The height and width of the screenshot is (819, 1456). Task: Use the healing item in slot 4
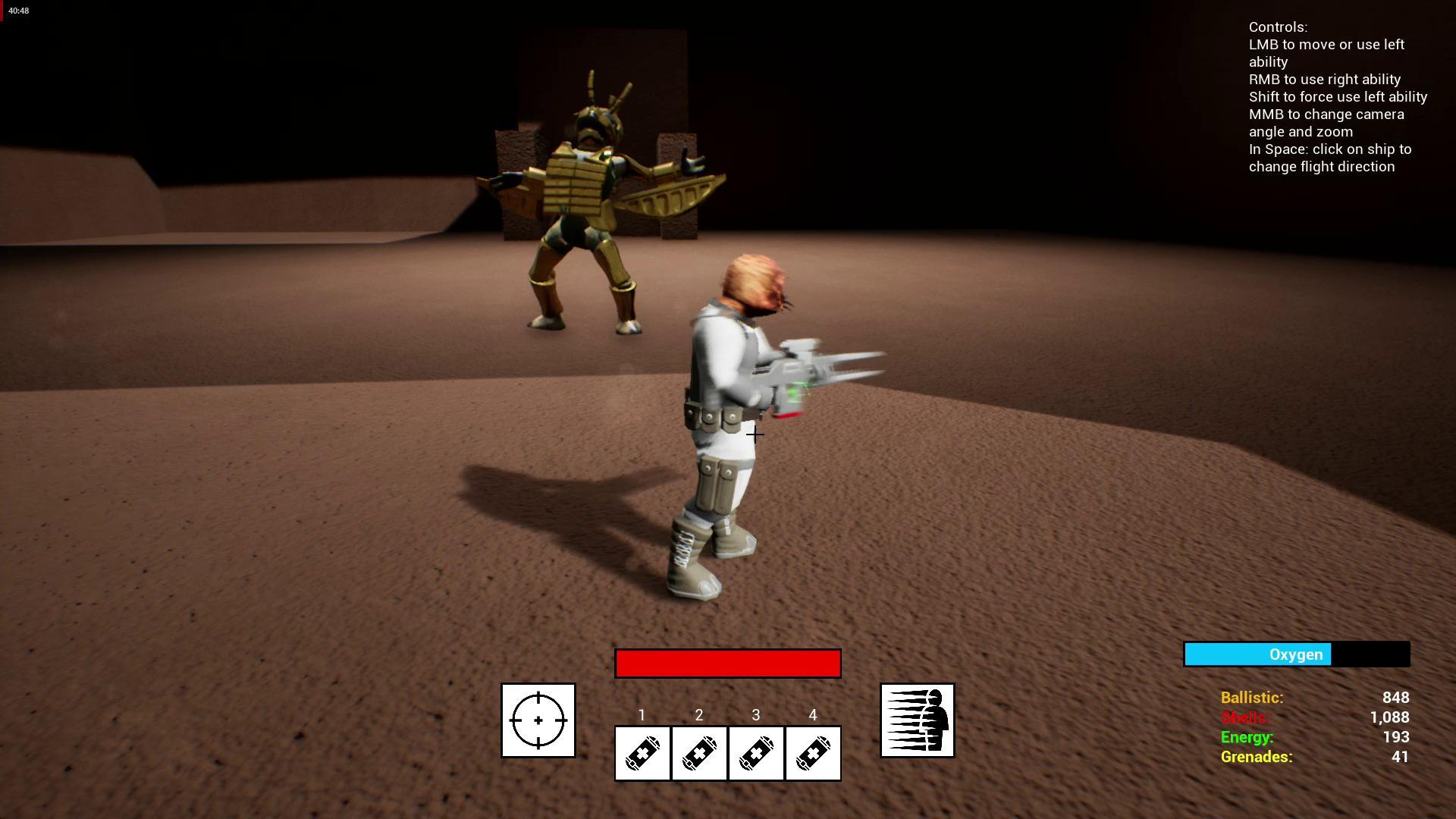pyautogui.click(x=812, y=753)
